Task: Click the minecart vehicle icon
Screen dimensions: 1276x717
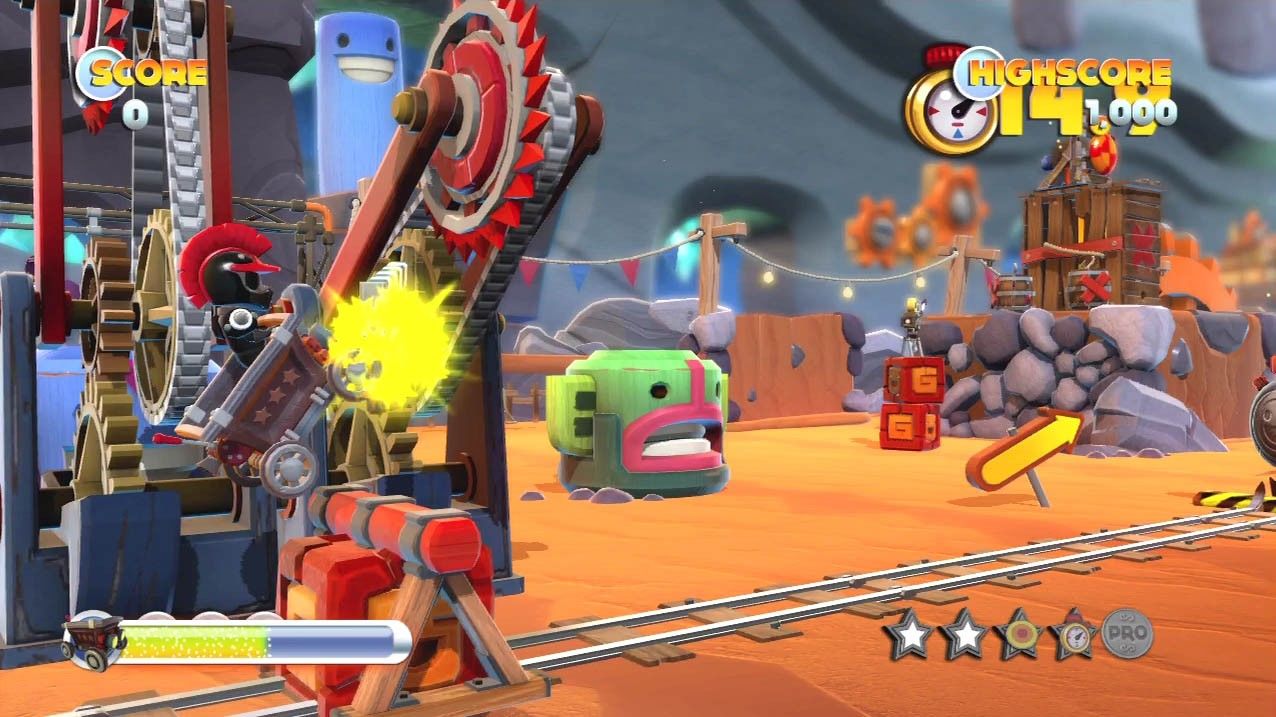Action: (91, 641)
